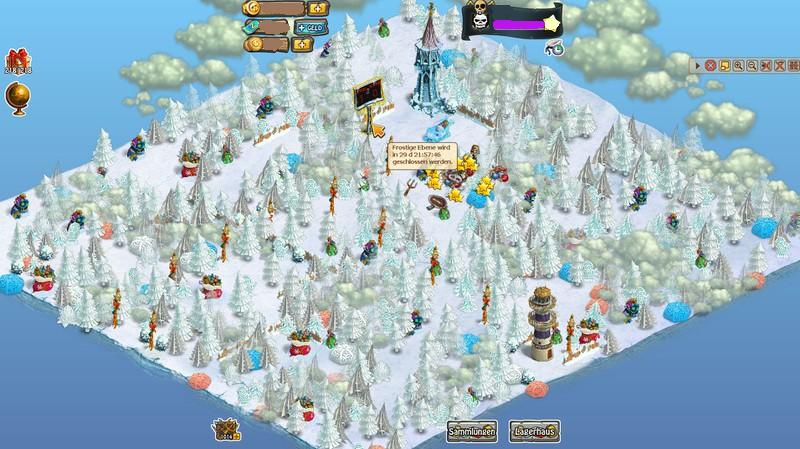The width and height of the screenshot is (800, 449).
Task: Collapse the toolbar with the arrow
Action: pyautogui.click(x=699, y=66)
